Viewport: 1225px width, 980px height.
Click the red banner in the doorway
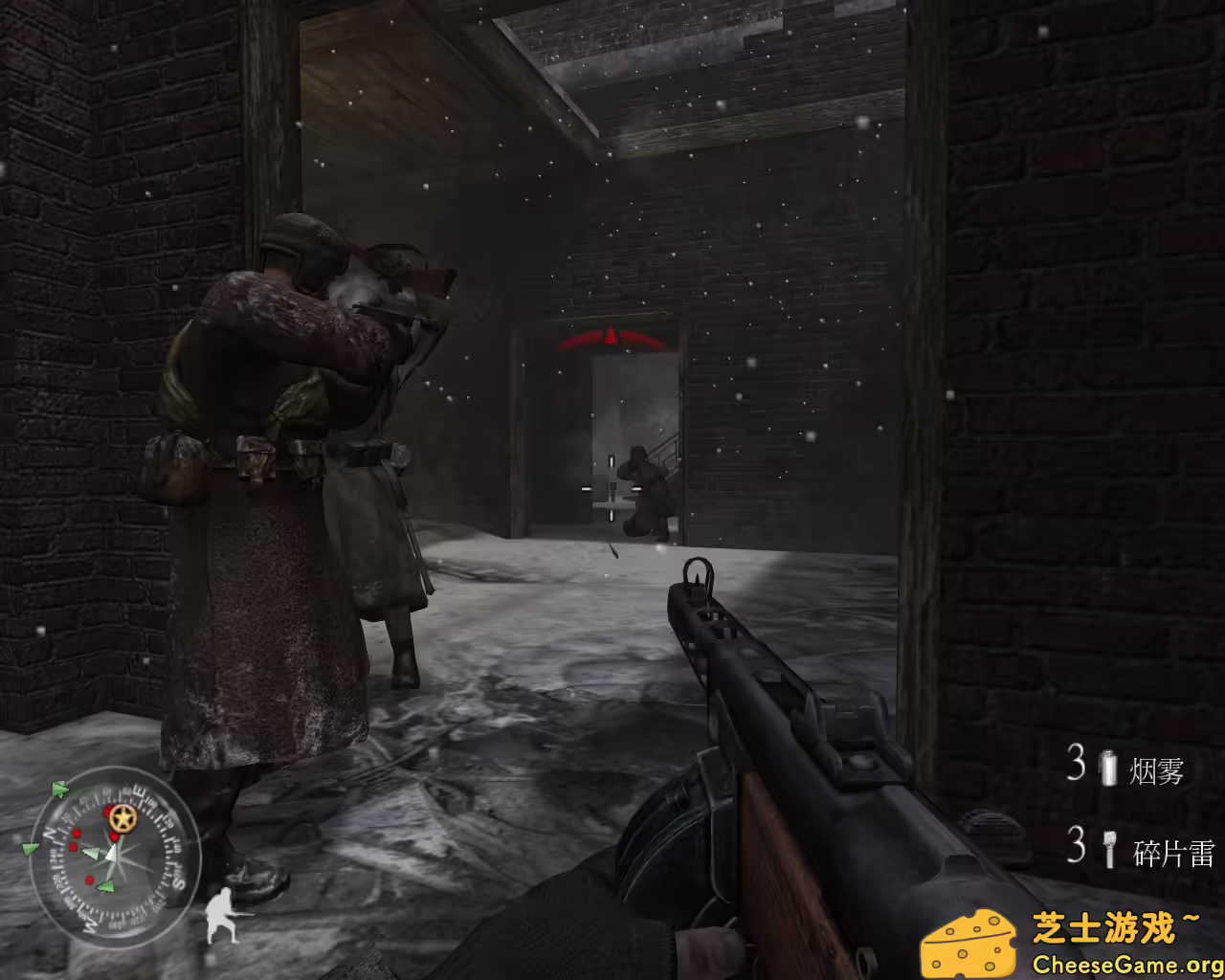[x=610, y=337]
